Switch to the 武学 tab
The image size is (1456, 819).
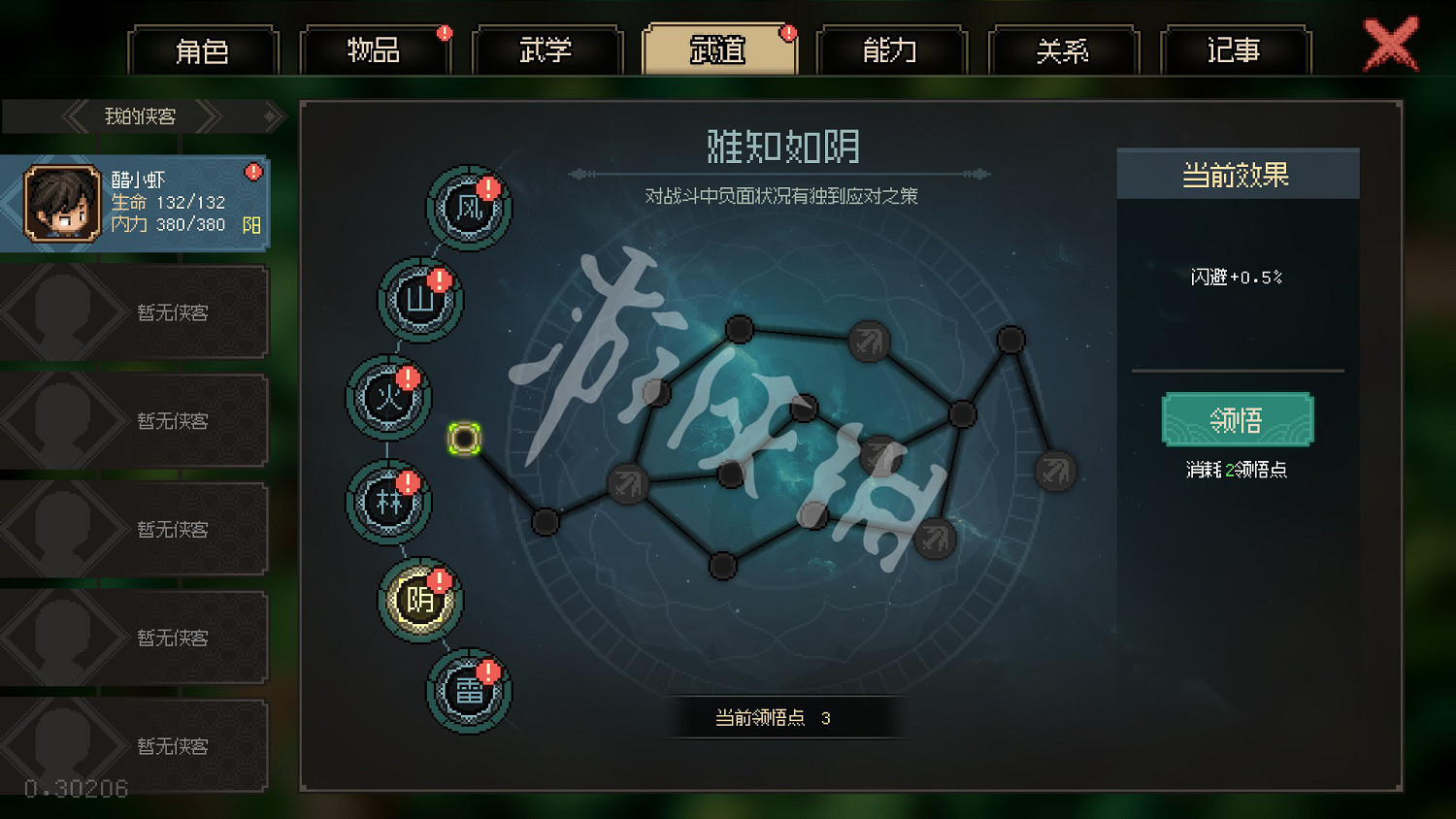tap(546, 50)
